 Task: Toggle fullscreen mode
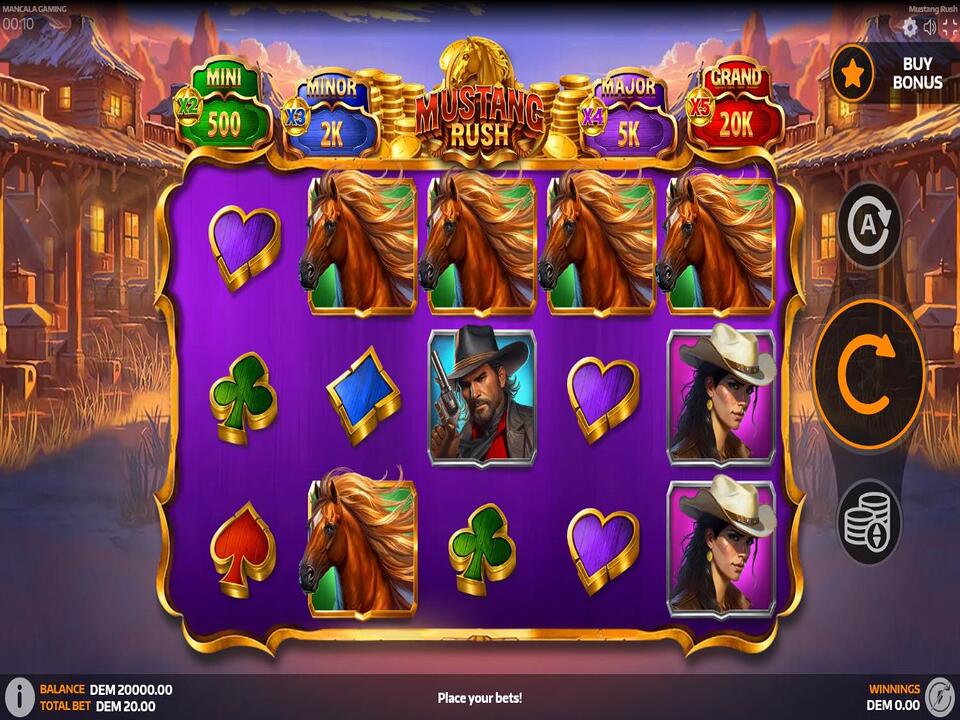[949, 27]
